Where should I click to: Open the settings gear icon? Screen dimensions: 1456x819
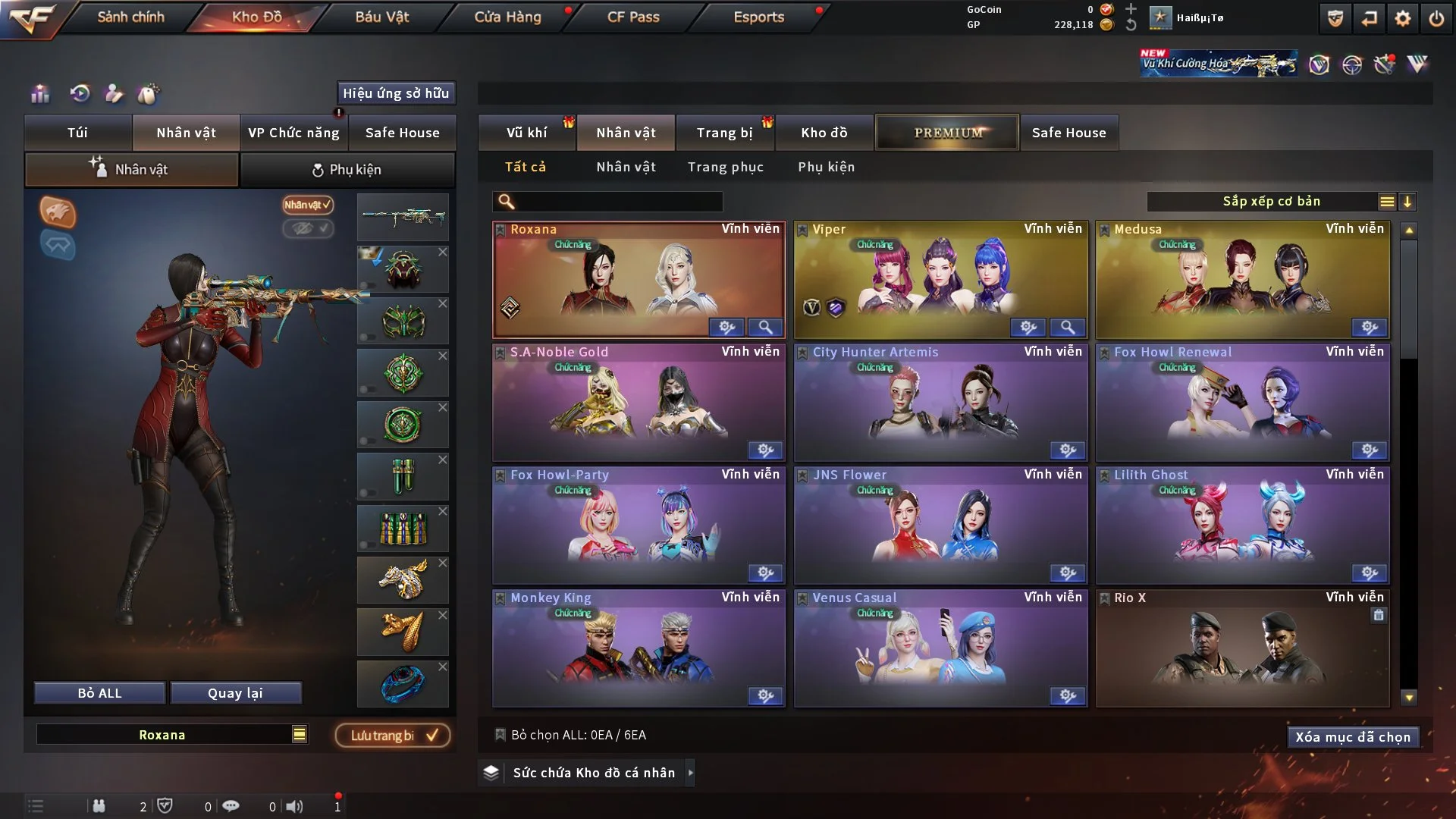pyautogui.click(x=1402, y=17)
